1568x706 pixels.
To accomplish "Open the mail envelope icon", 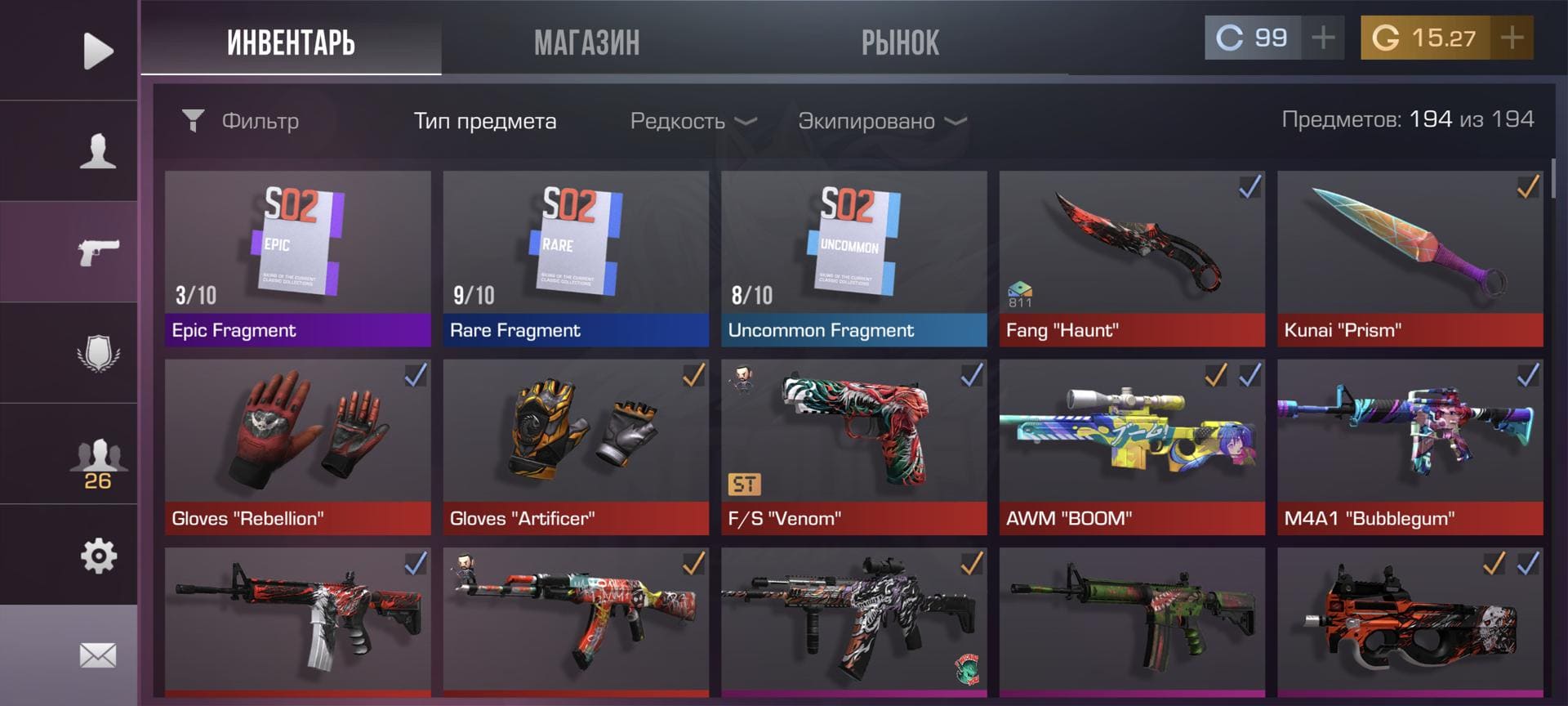I will click(97, 655).
